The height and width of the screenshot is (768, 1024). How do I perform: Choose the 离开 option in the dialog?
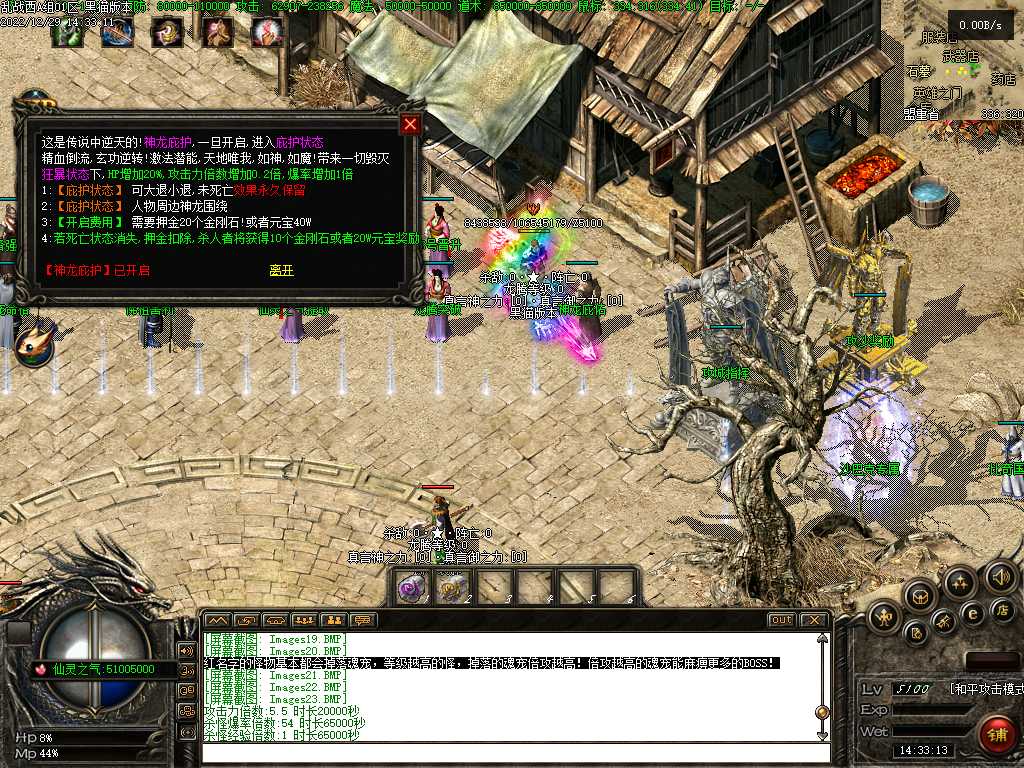coord(282,271)
